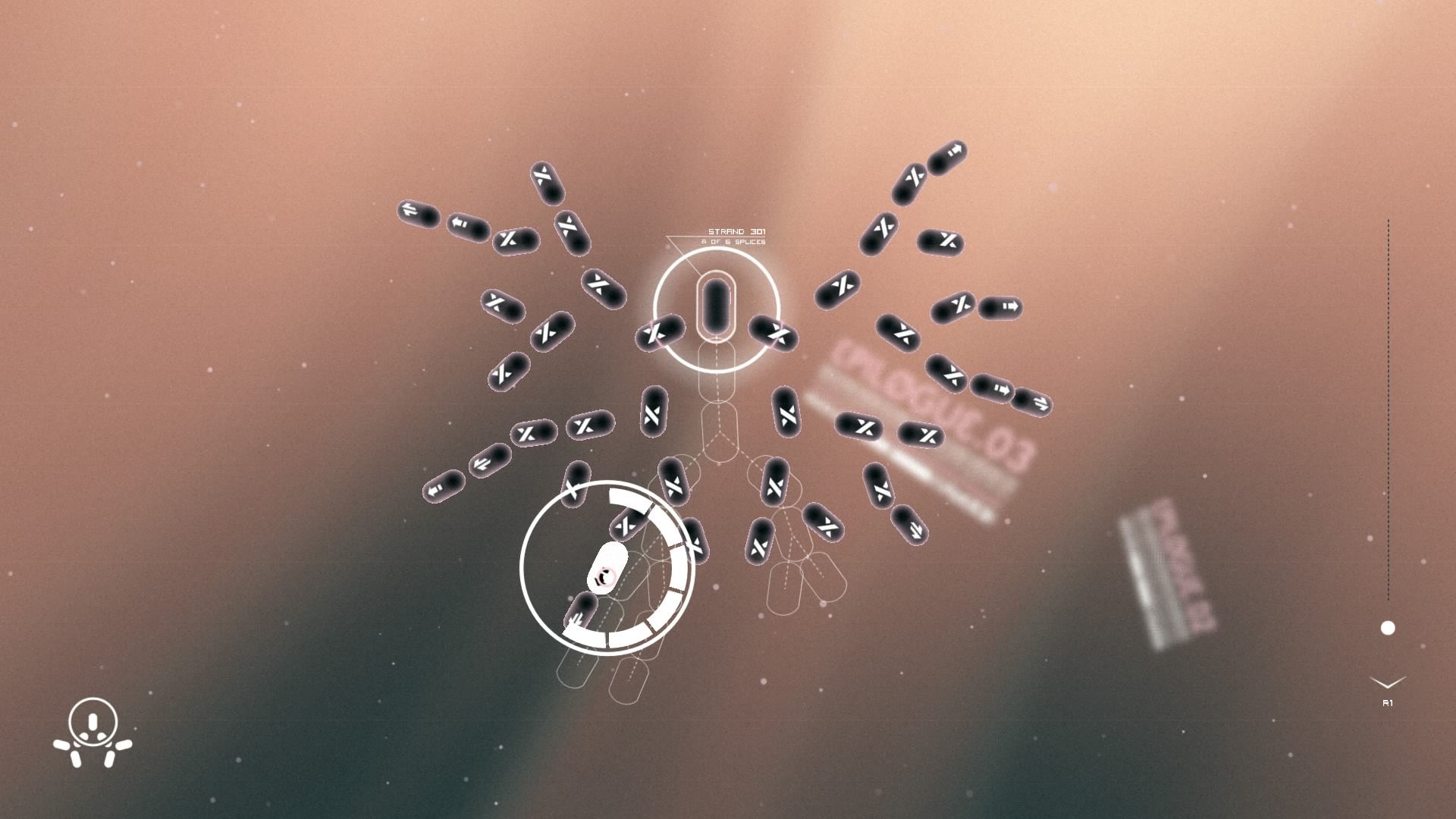Select the double-arrow extender cell on the far right
The height and width of the screenshot is (819, 1456).
1032,405
